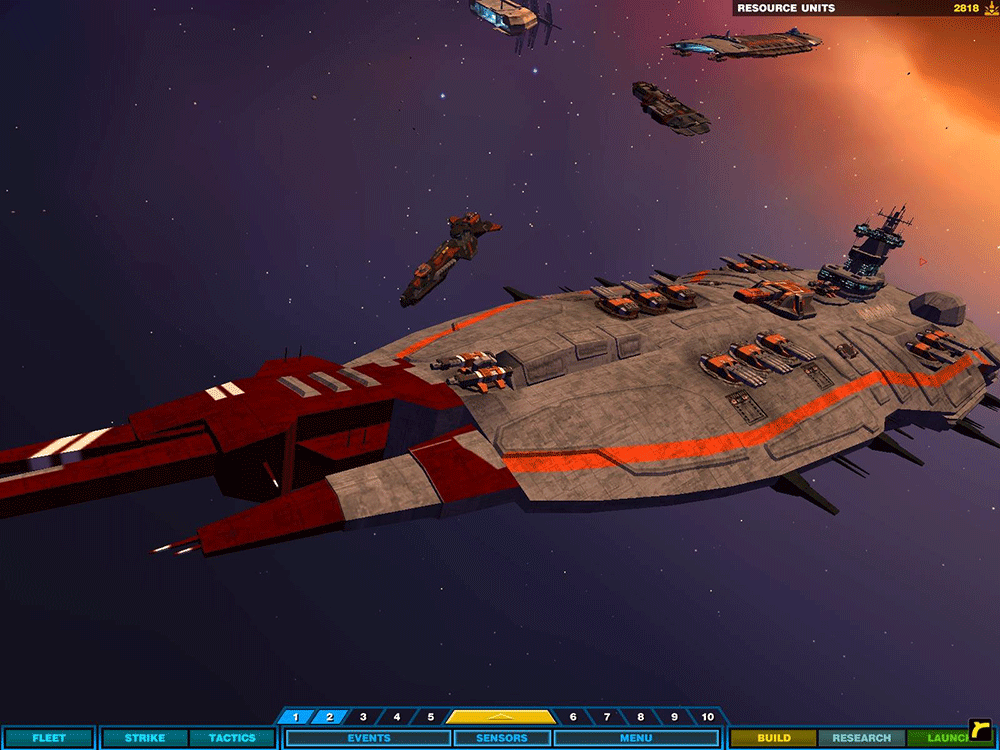Show the Events list
1000x750 pixels.
point(368,738)
